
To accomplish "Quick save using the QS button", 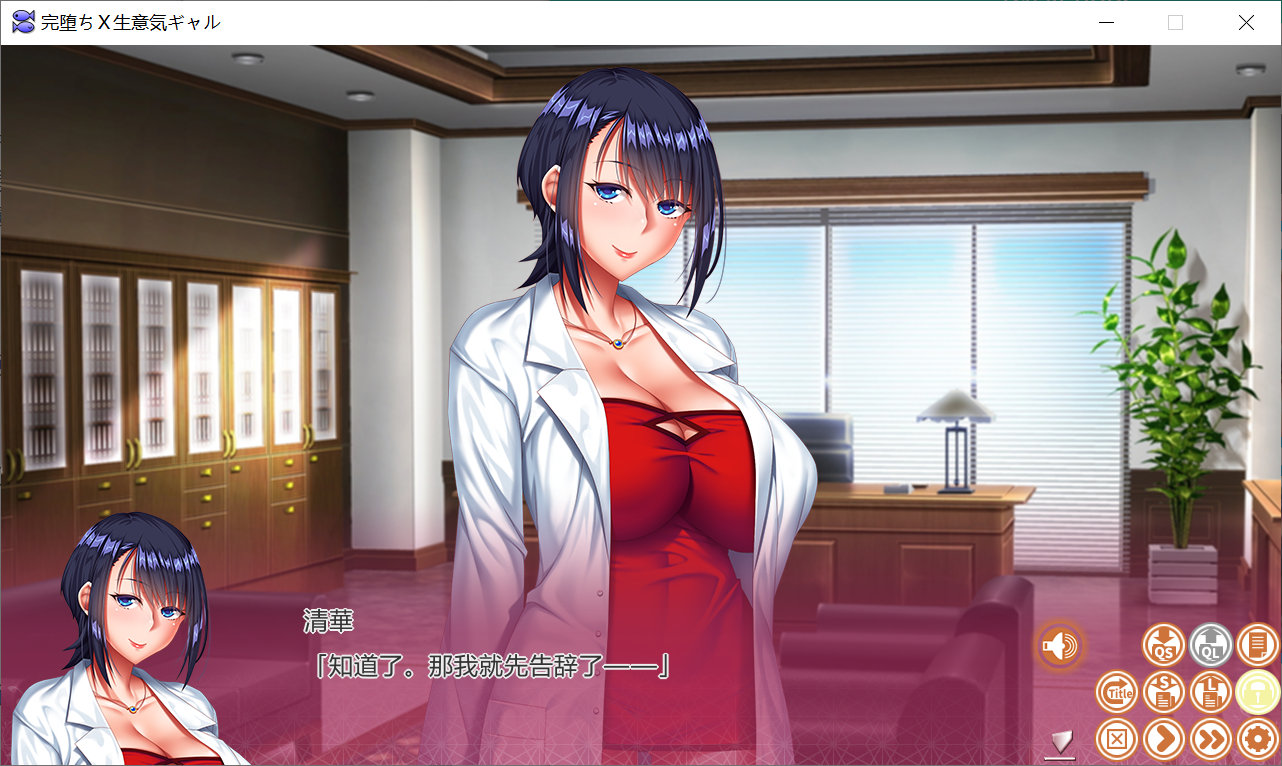I will [1163, 645].
